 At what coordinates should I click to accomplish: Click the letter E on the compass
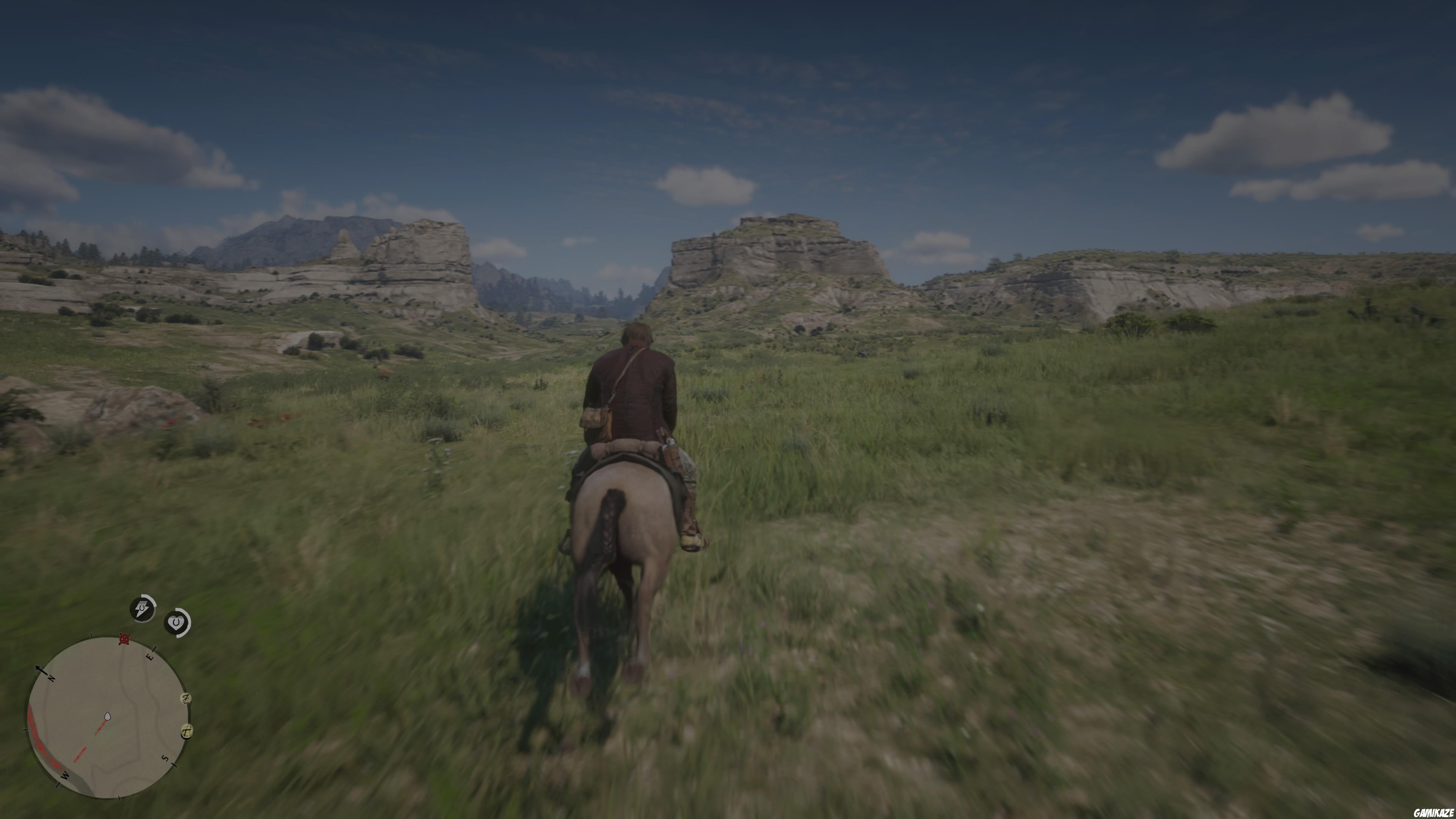(x=151, y=657)
